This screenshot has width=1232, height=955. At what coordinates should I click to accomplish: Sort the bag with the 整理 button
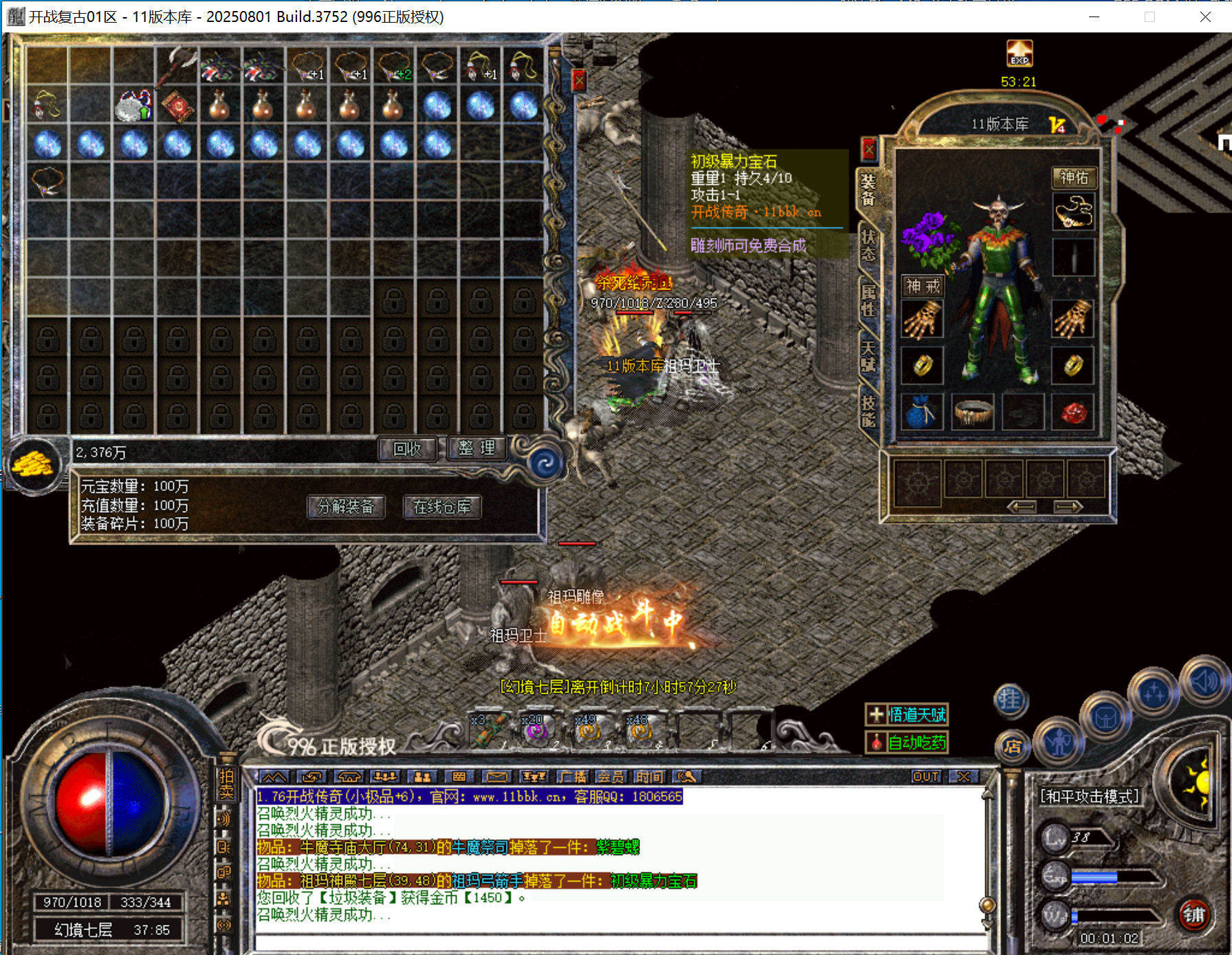point(476,448)
